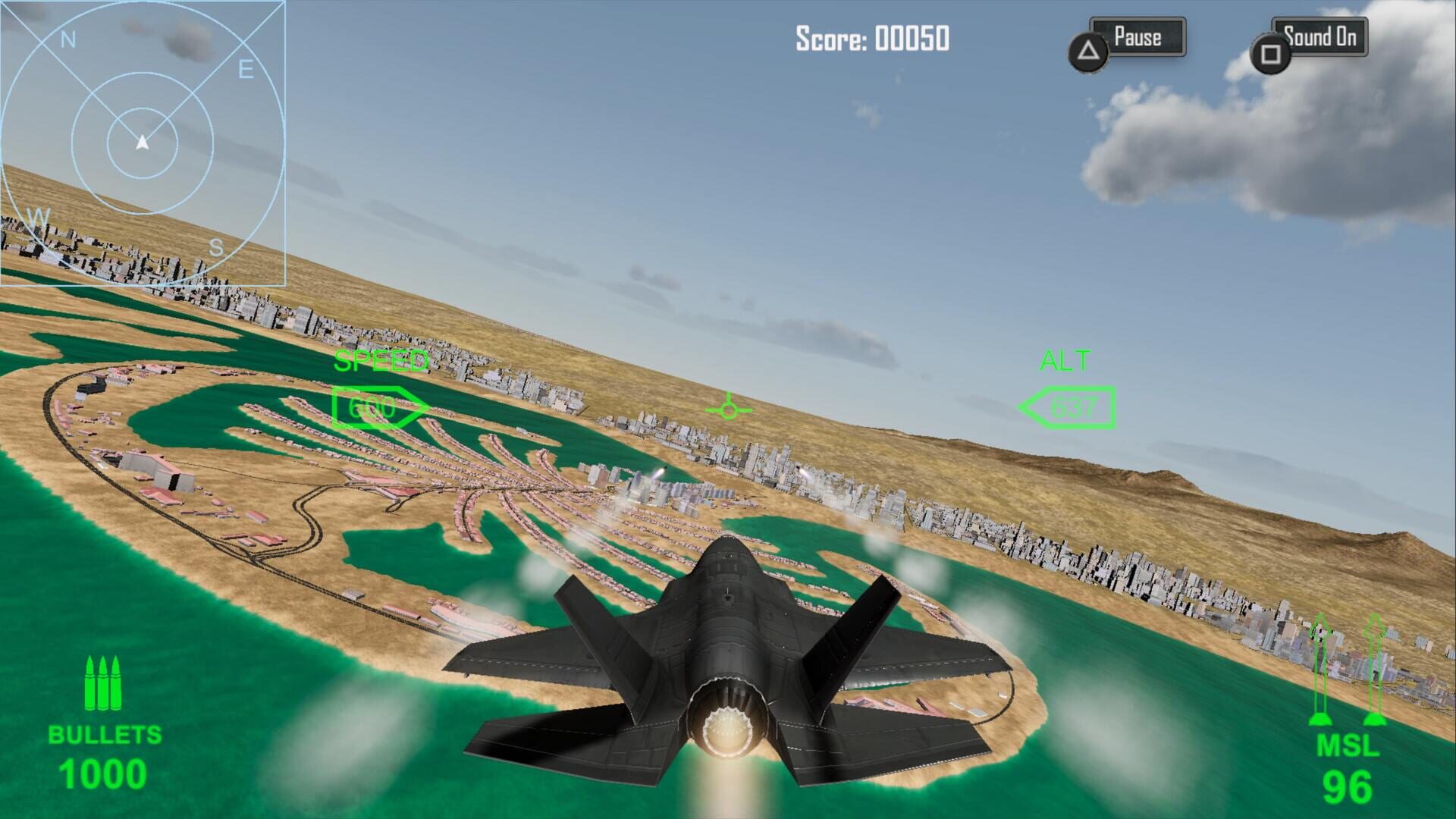
Task: Toggle the Pause state of the game
Action: click(1137, 36)
